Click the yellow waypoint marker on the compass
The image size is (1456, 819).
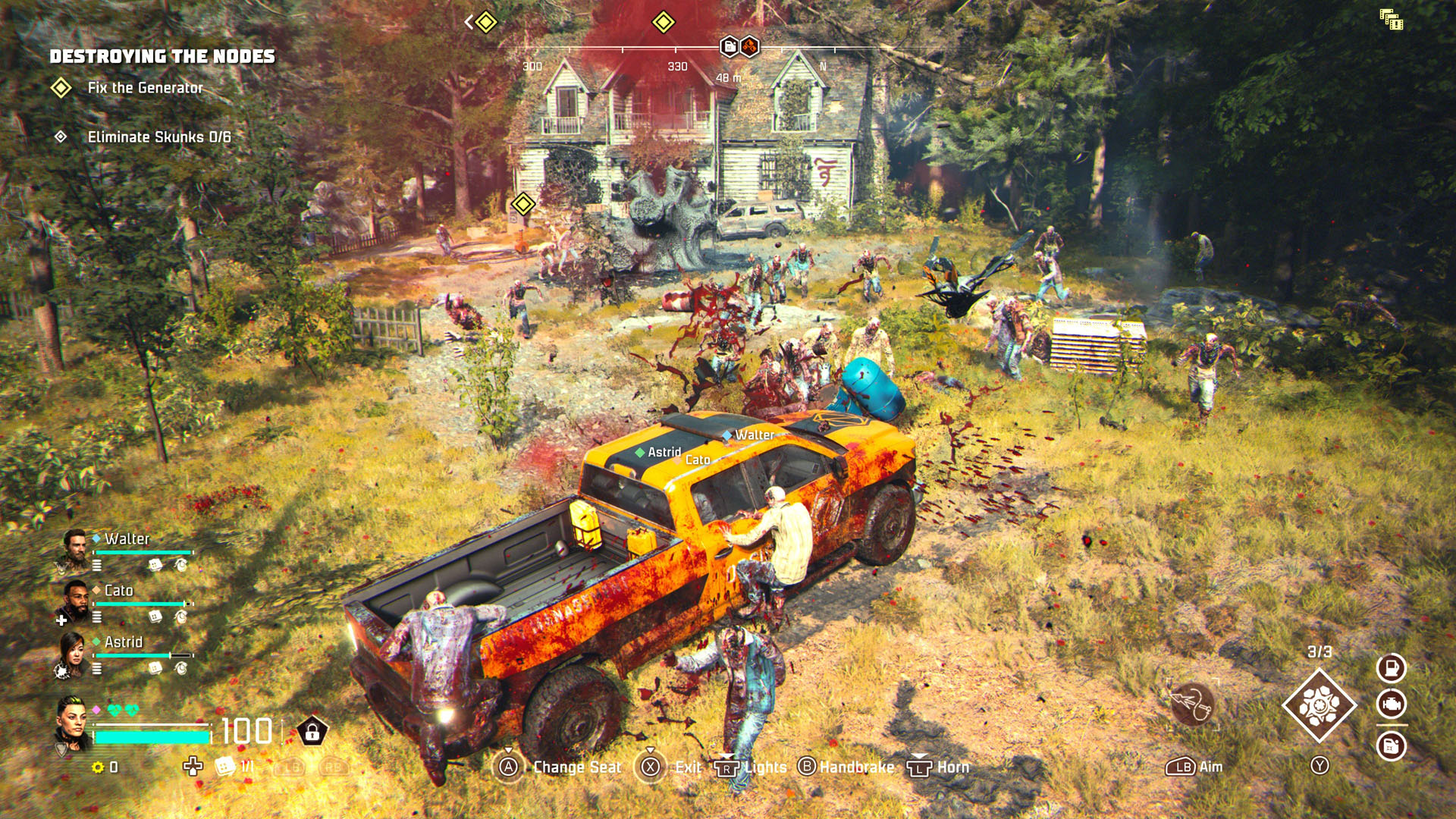tap(664, 22)
